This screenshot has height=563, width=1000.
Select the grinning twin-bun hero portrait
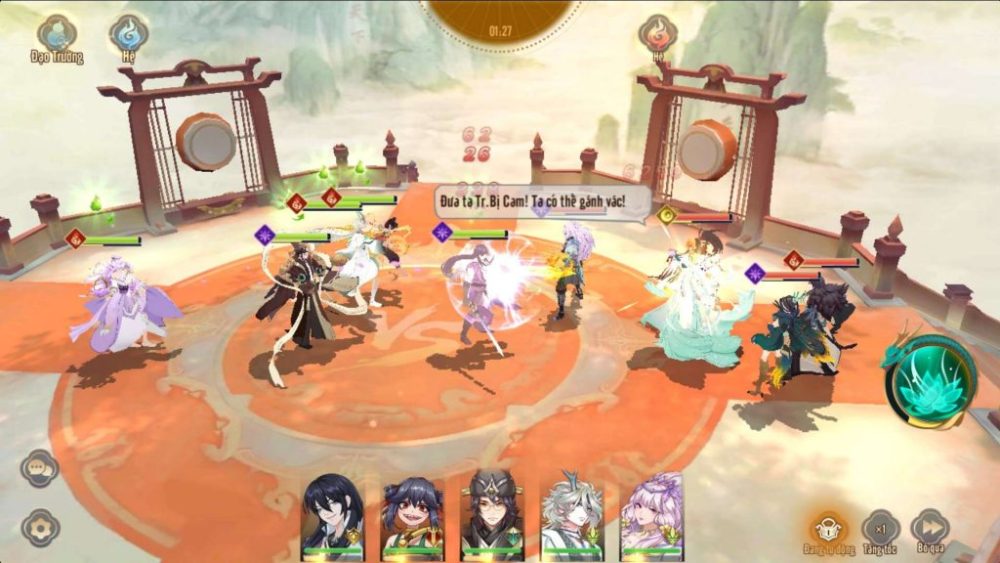coord(412,514)
